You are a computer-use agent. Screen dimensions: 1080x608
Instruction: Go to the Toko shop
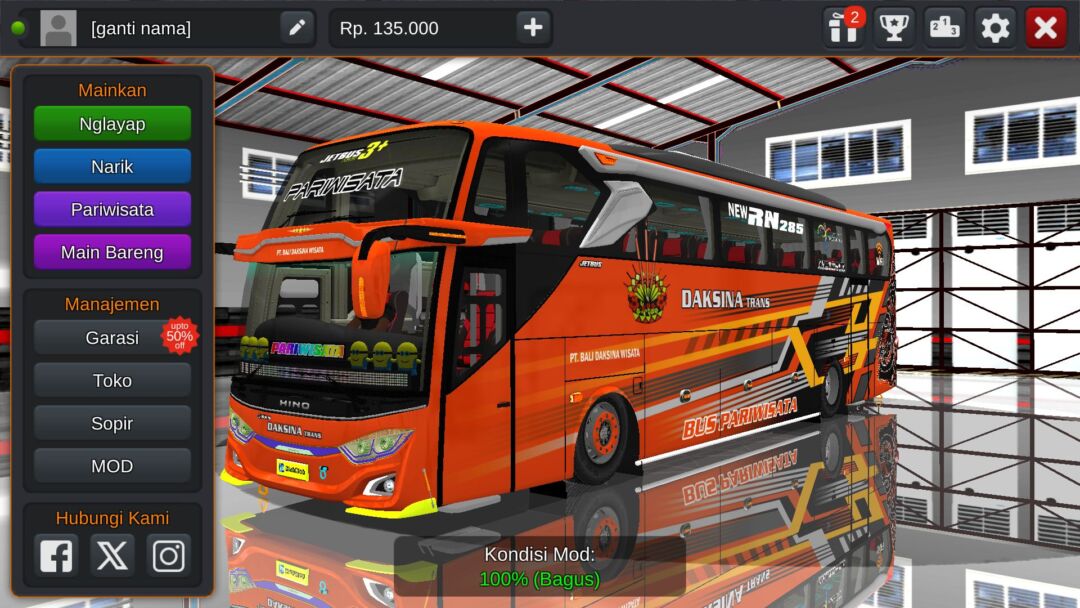tap(112, 381)
